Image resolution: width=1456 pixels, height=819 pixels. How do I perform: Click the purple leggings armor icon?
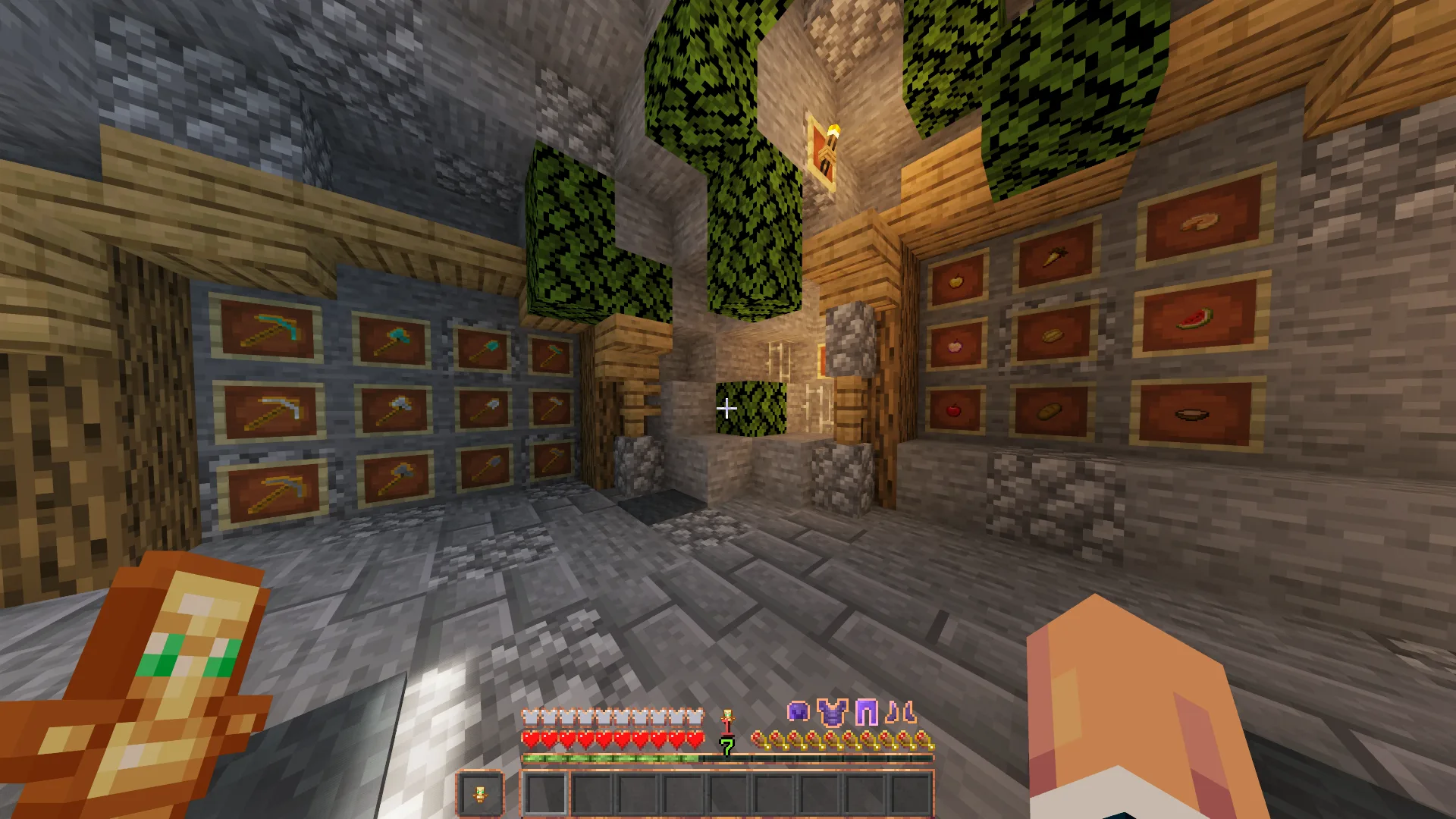point(866,713)
